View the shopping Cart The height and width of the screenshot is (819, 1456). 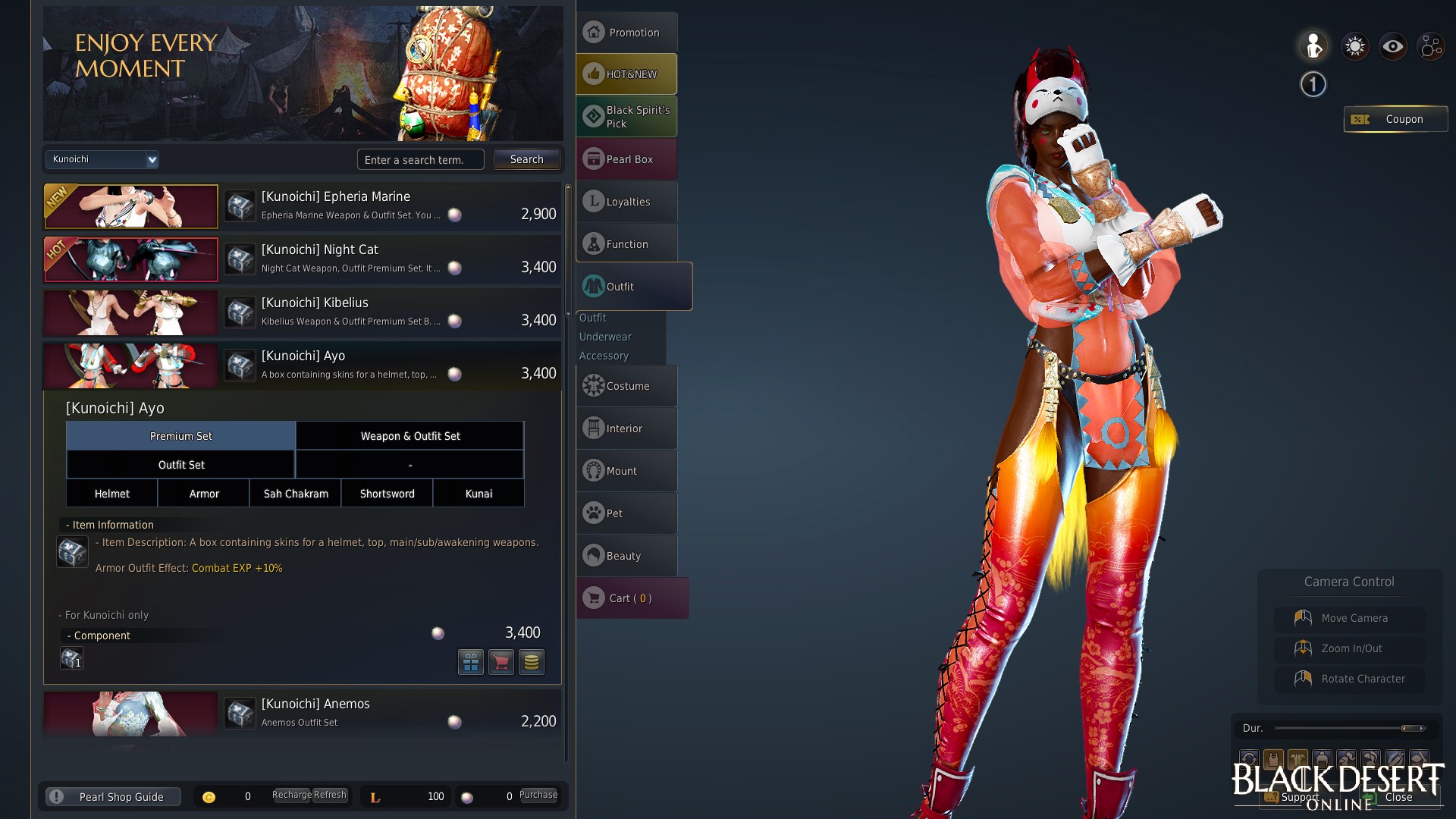tap(631, 598)
